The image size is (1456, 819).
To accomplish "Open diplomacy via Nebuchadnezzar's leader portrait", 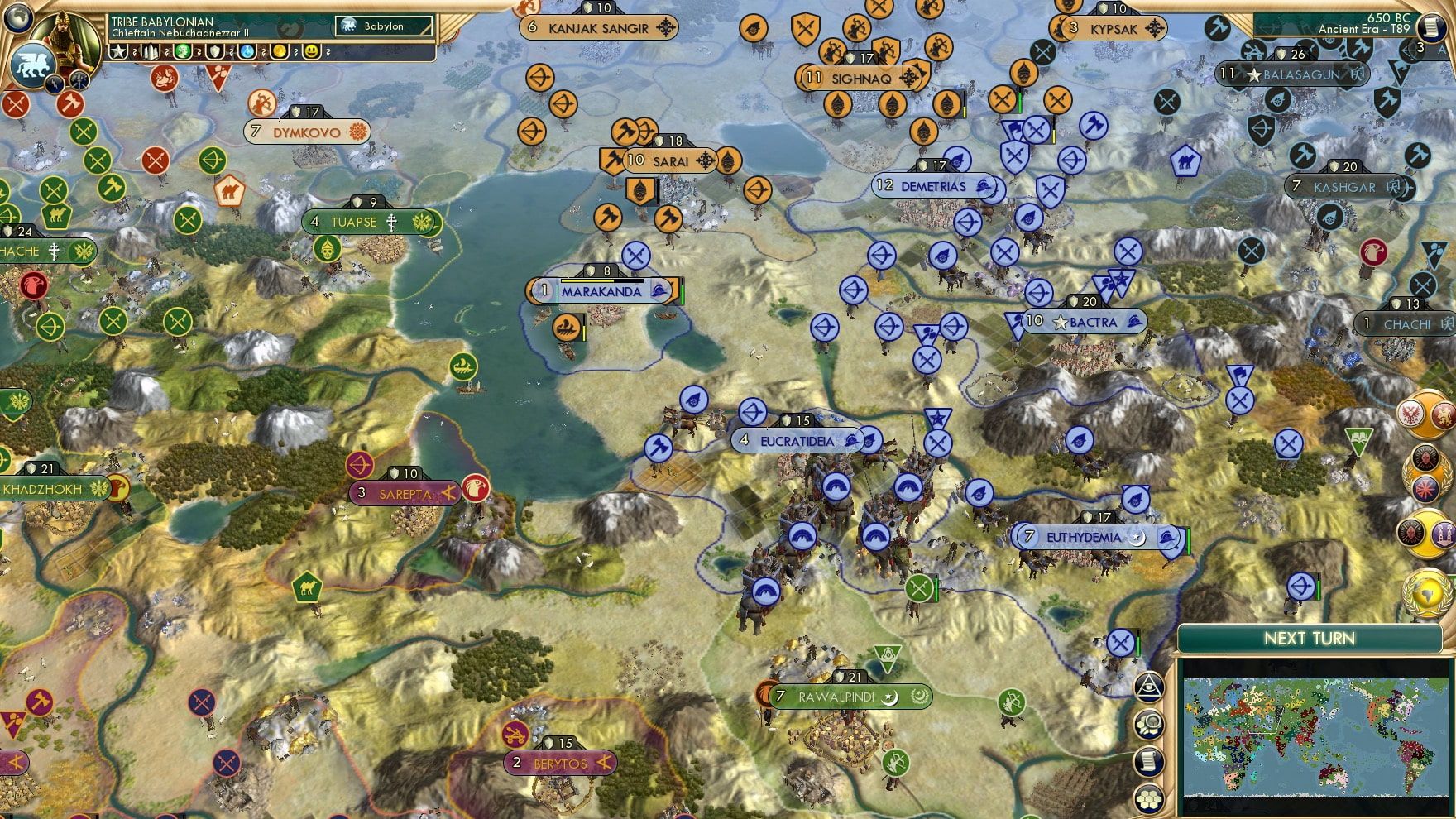I will (66, 38).
